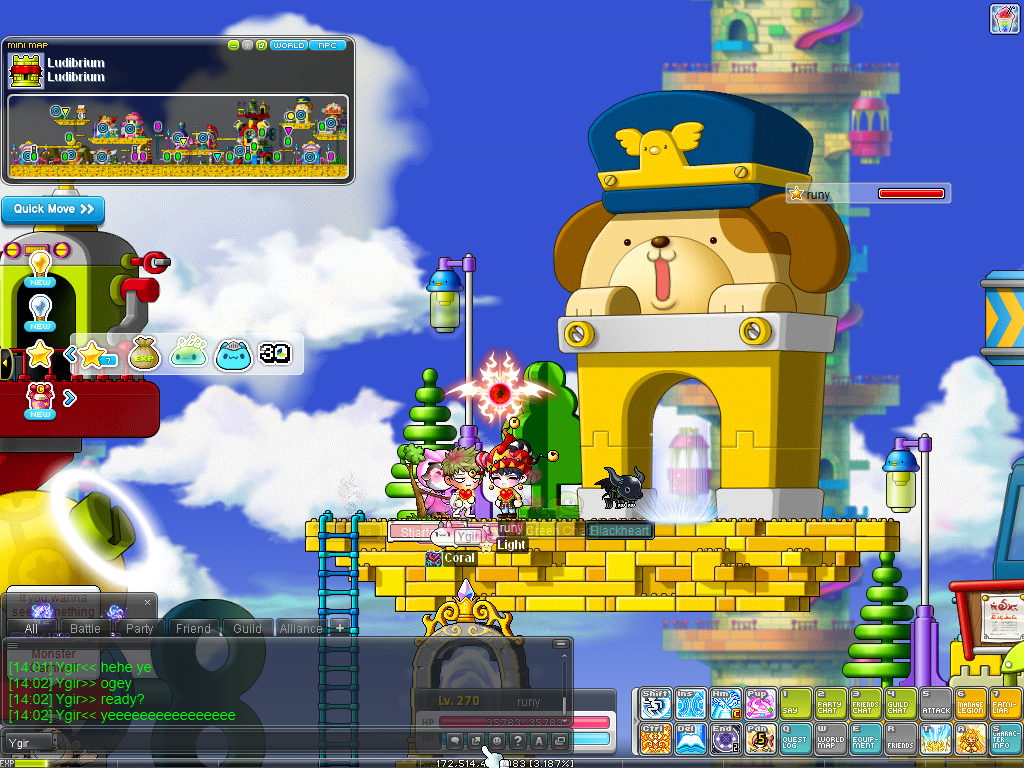Select the EXP money bag event icon

pos(144,353)
